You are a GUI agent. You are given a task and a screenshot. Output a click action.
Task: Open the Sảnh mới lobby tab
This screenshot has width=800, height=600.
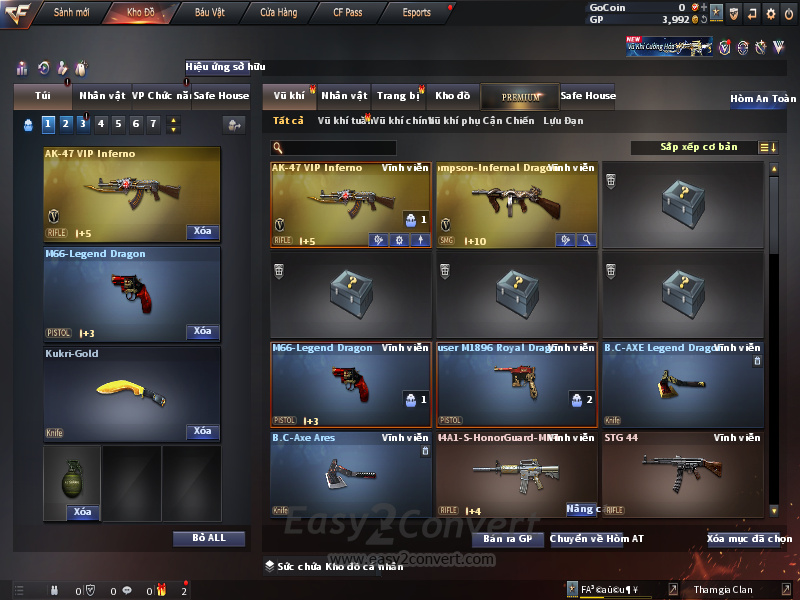71,13
